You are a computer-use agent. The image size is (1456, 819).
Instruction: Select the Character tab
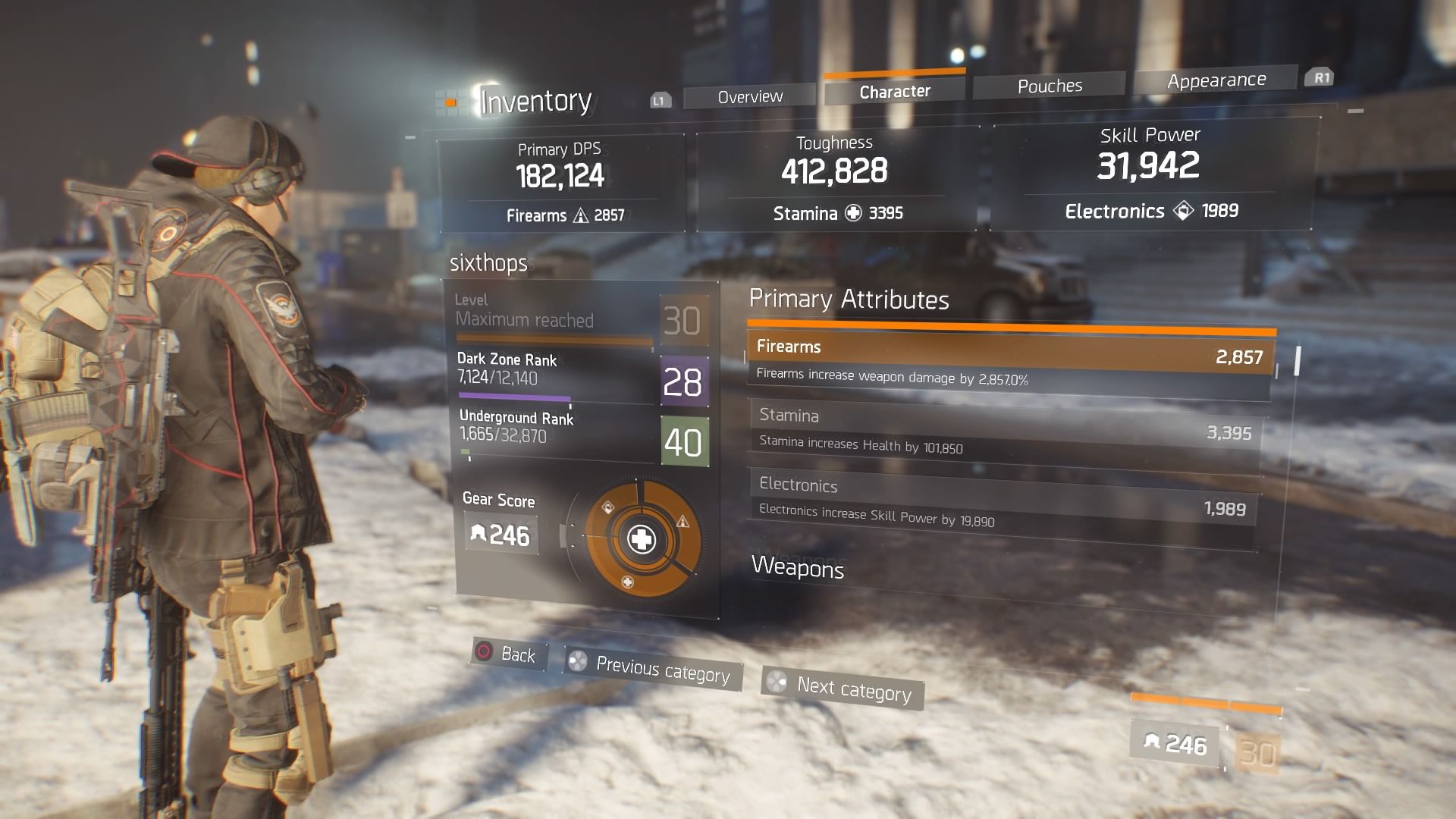click(894, 92)
